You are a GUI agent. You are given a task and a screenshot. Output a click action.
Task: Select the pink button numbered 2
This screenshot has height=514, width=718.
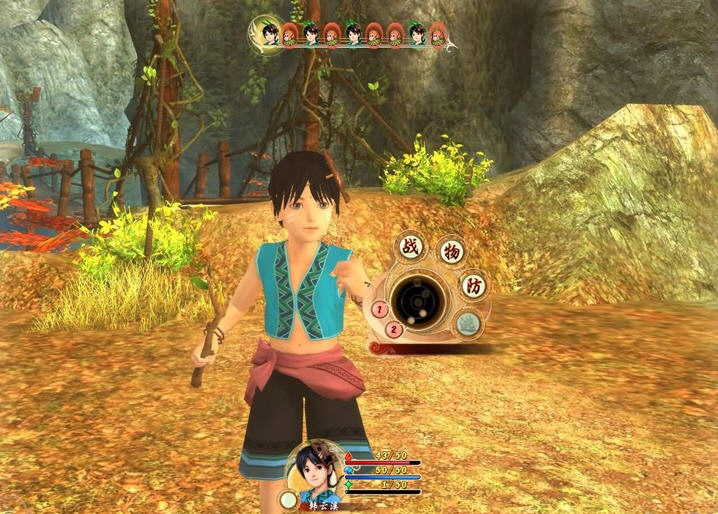pyautogui.click(x=394, y=329)
